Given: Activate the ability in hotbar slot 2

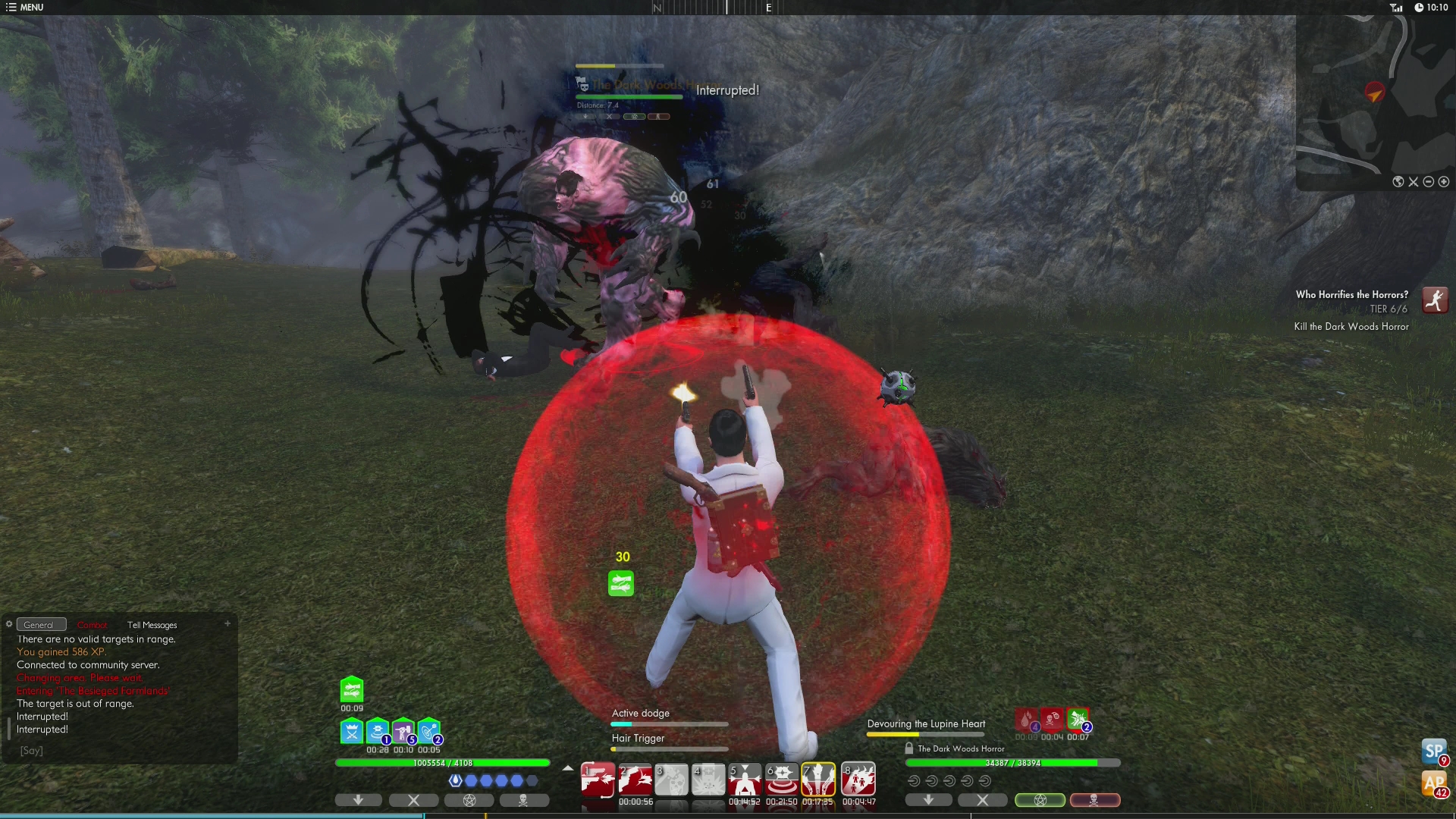Looking at the screenshot, I should (x=635, y=778).
